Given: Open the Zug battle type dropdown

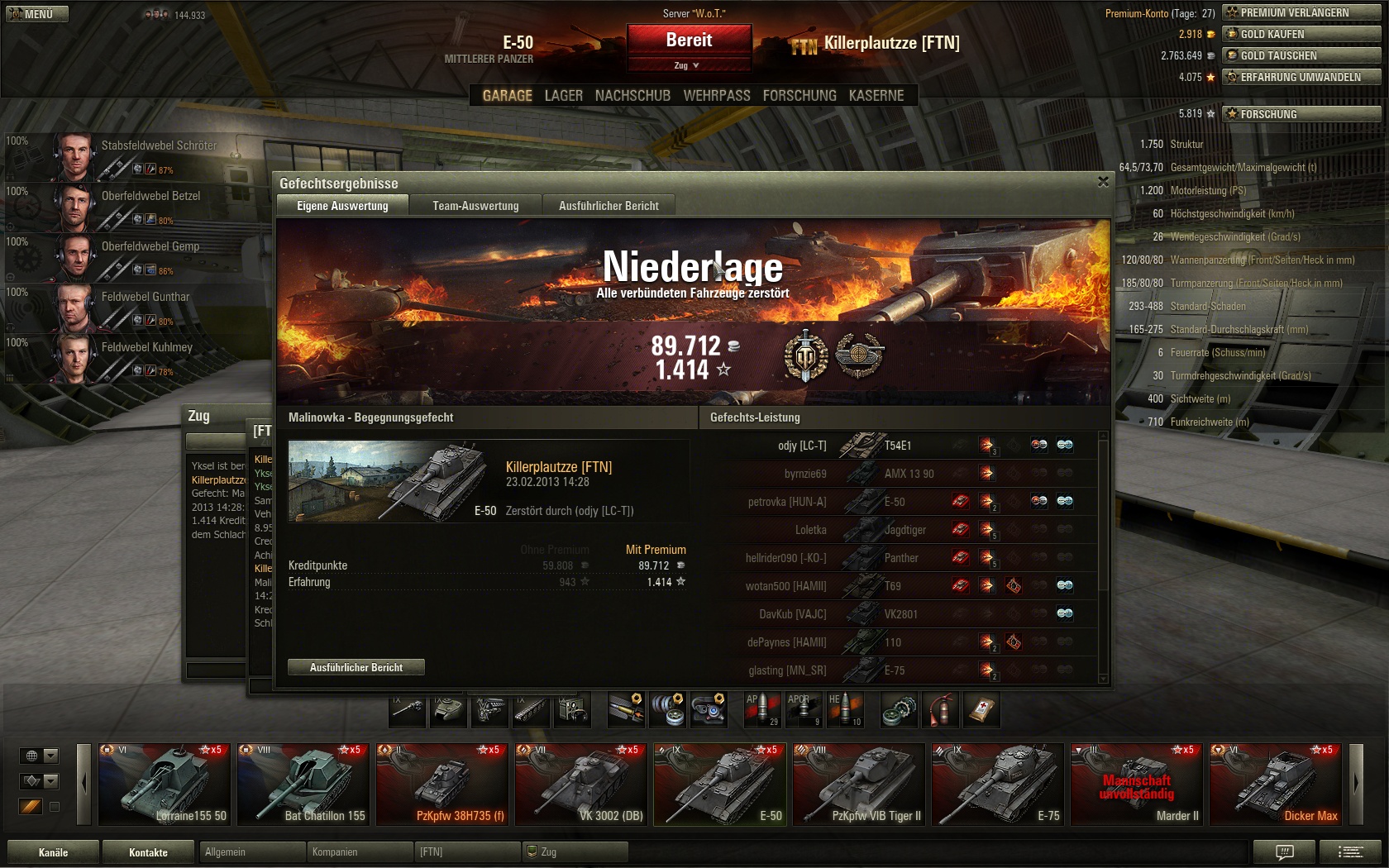Looking at the screenshot, I should coord(688,65).
